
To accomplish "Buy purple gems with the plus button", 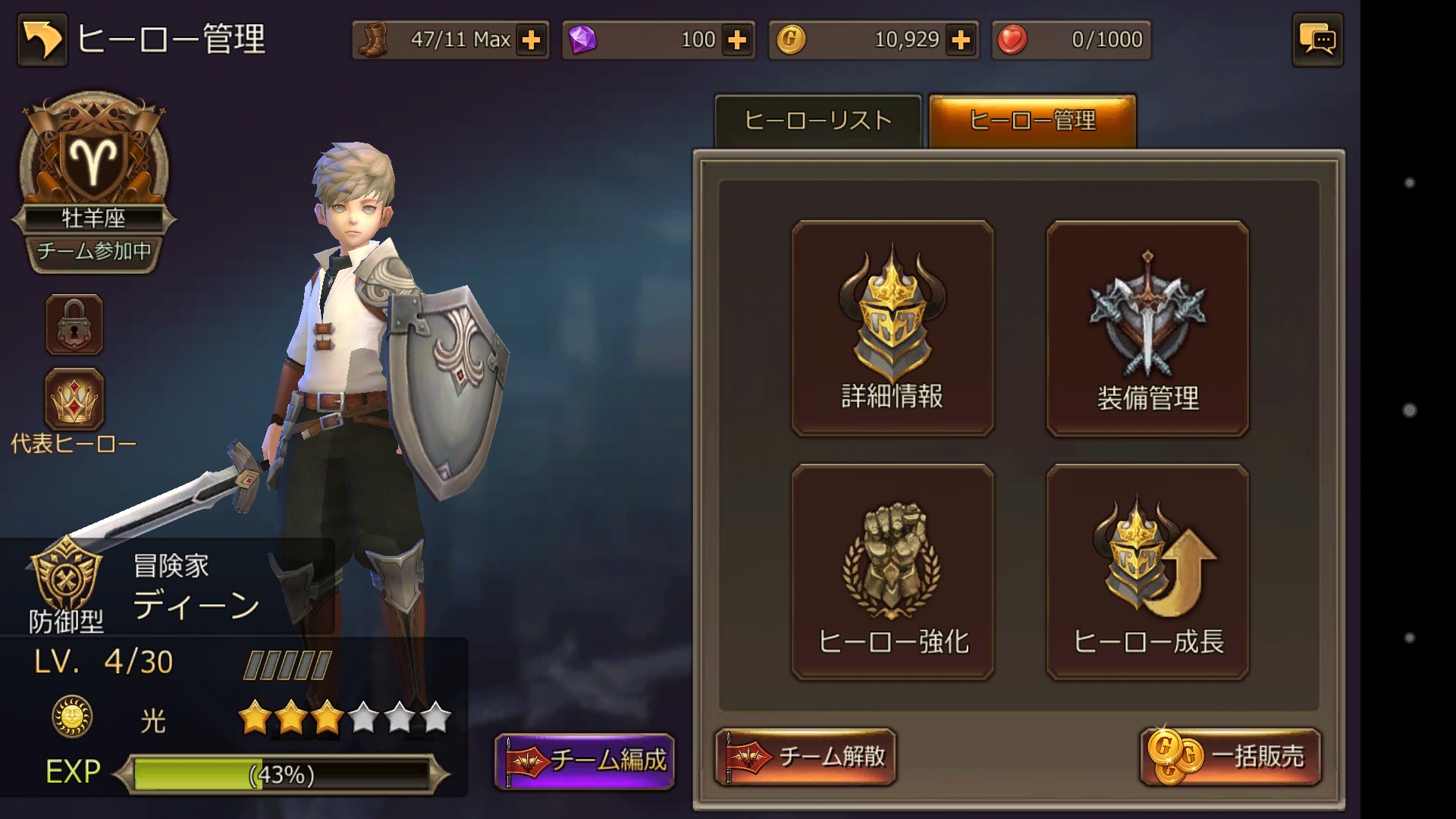I will click(x=737, y=40).
